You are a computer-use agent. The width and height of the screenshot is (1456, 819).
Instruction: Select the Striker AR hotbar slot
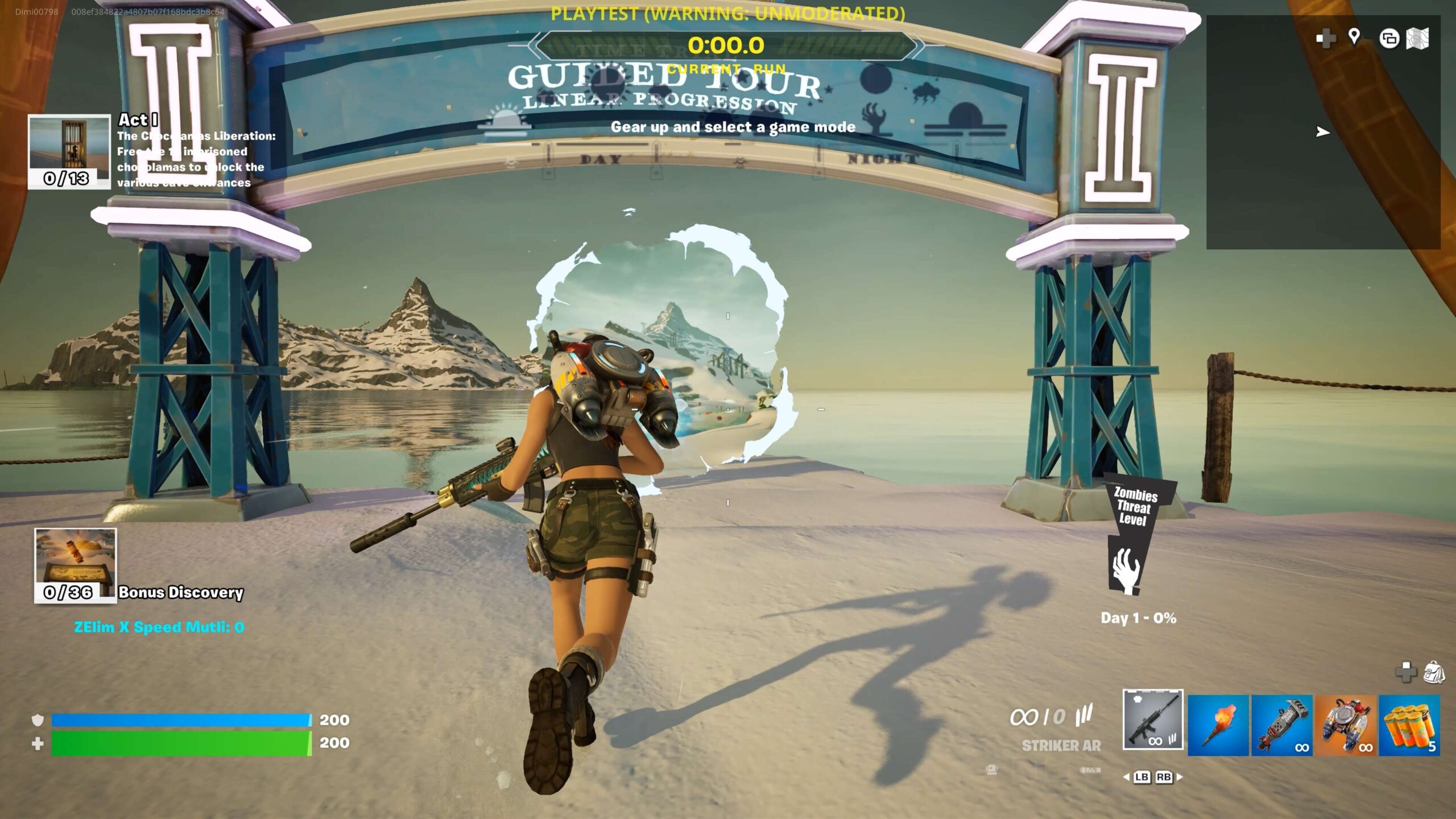coord(1153,719)
